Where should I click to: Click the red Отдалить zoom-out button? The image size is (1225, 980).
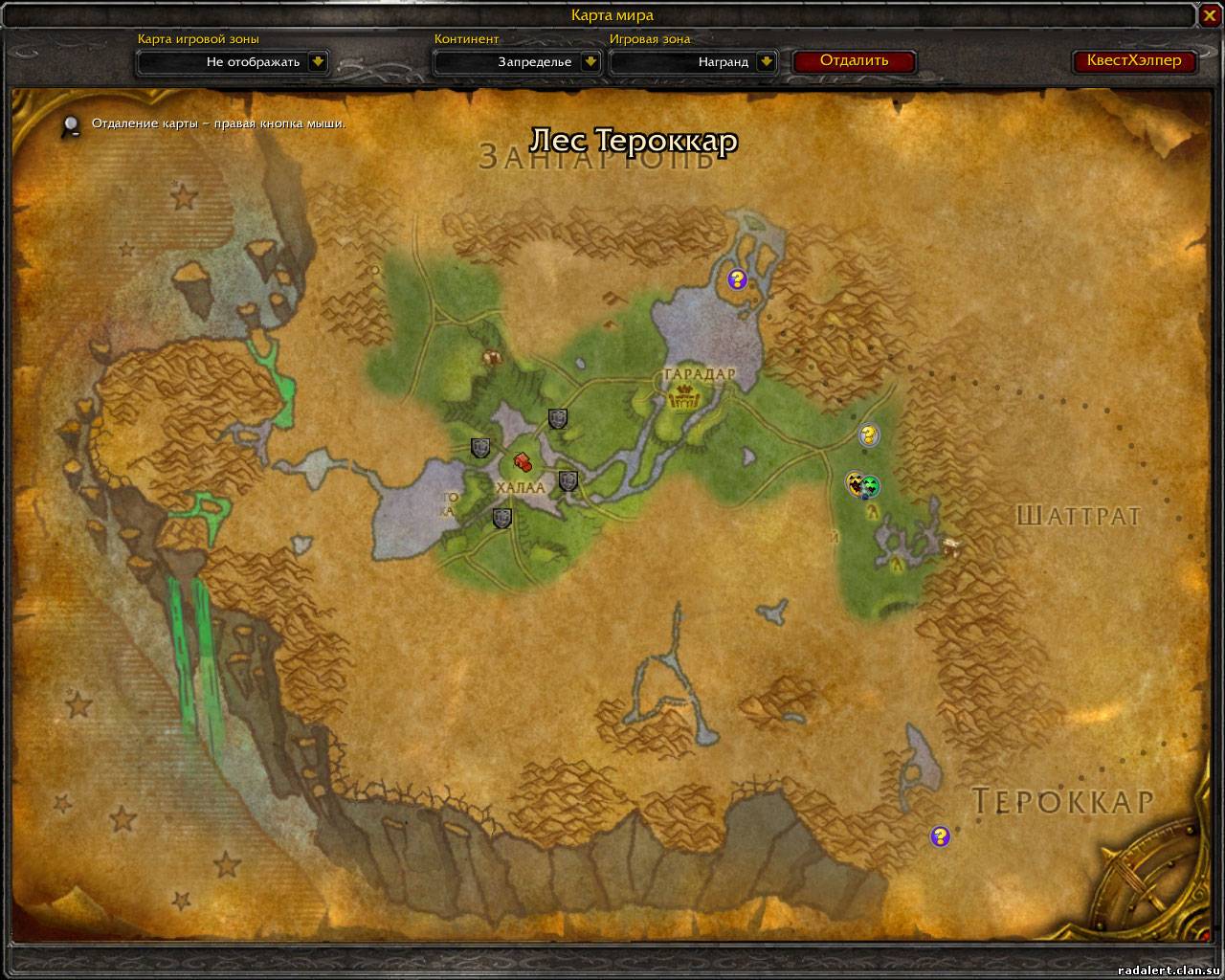pyautogui.click(x=854, y=61)
